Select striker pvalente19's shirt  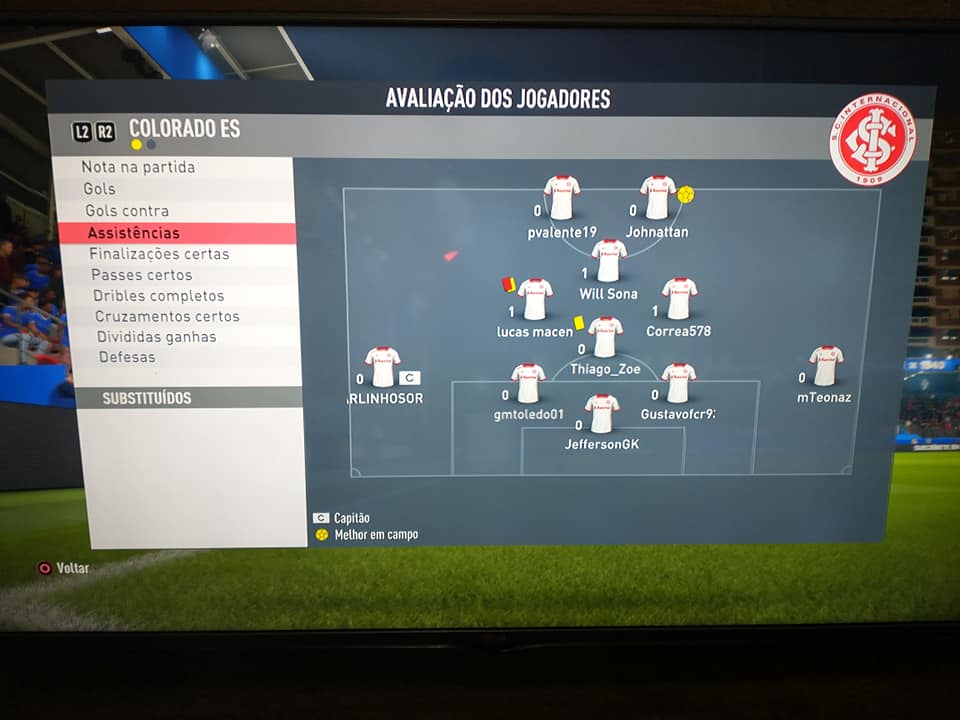click(x=562, y=198)
